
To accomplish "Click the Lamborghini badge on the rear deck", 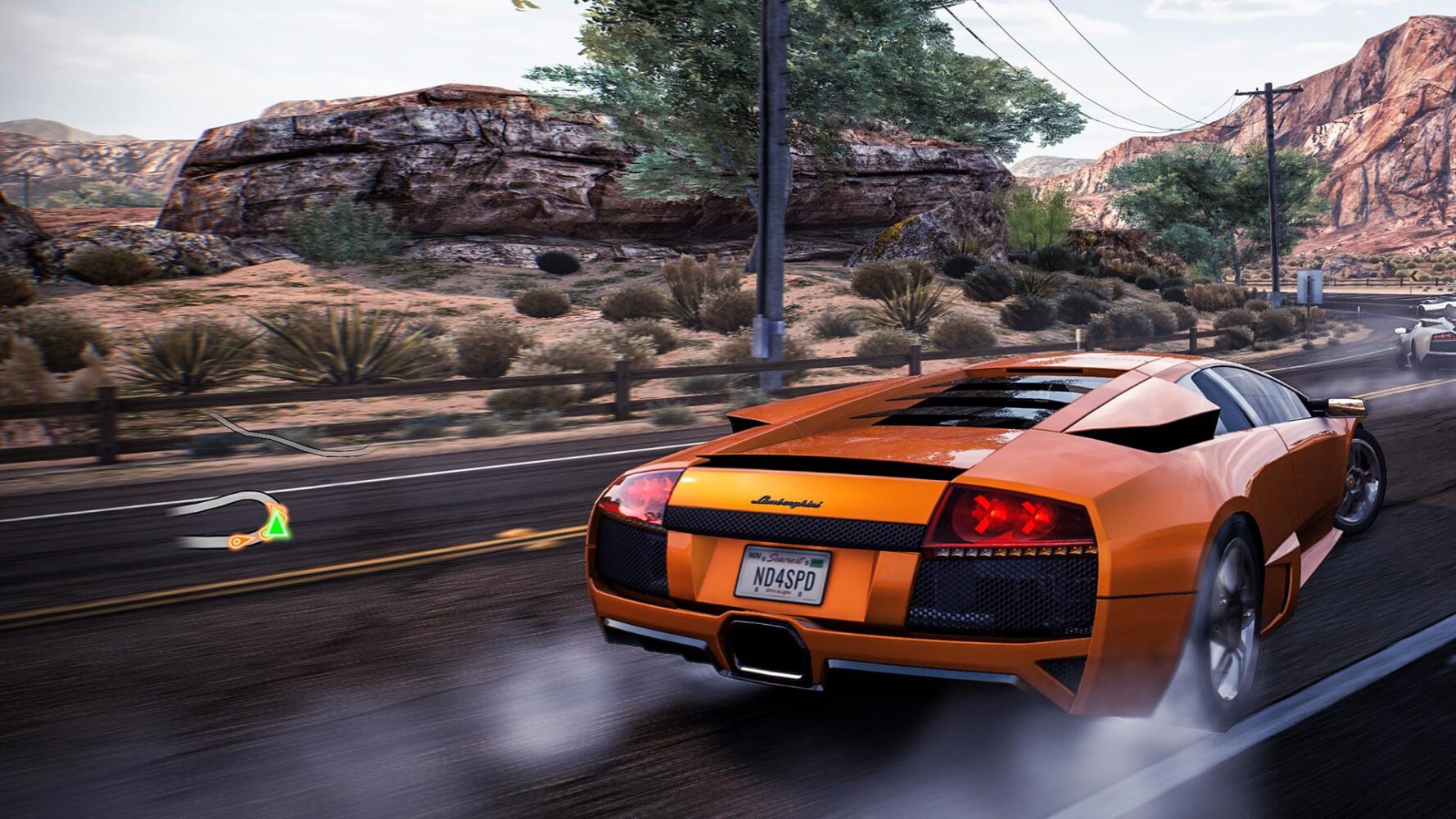I will pyautogui.click(x=786, y=500).
